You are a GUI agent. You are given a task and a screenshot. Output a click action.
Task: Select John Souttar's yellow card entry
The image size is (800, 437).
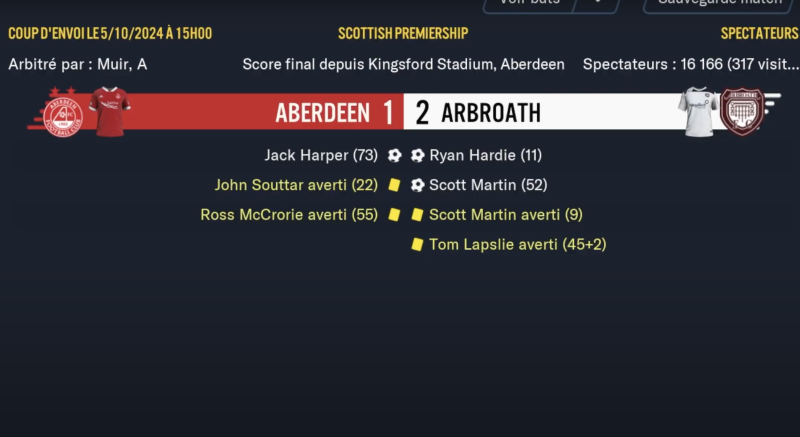[x=295, y=185]
